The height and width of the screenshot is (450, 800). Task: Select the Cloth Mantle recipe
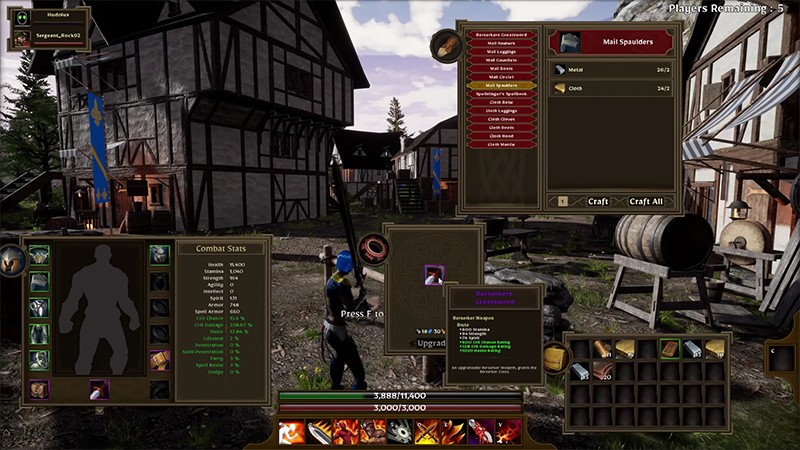coord(501,144)
